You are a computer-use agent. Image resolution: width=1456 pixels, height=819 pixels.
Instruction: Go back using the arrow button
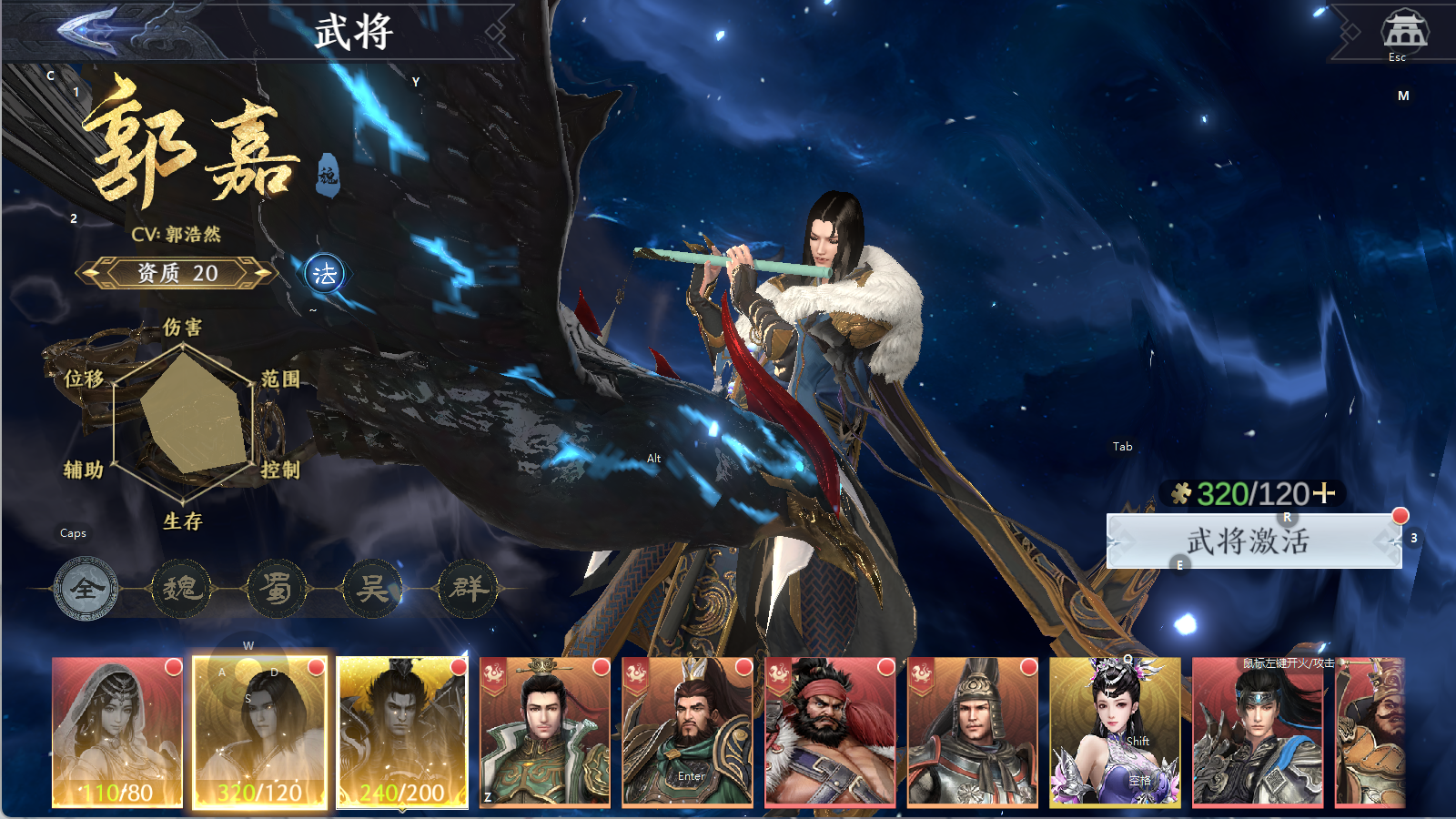point(89,30)
